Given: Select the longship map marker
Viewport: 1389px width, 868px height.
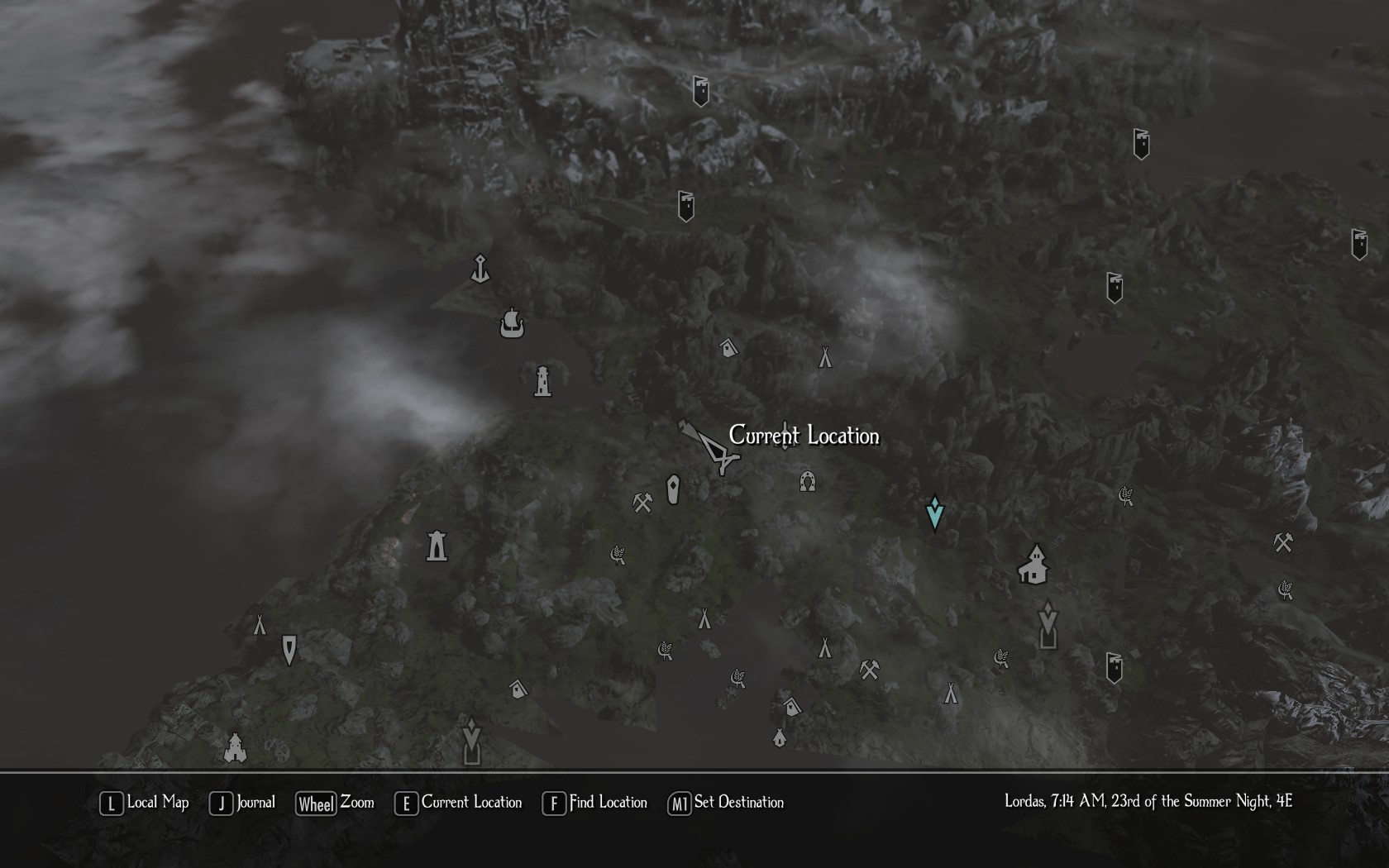Looking at the screenshot, I should click(512, 323).
